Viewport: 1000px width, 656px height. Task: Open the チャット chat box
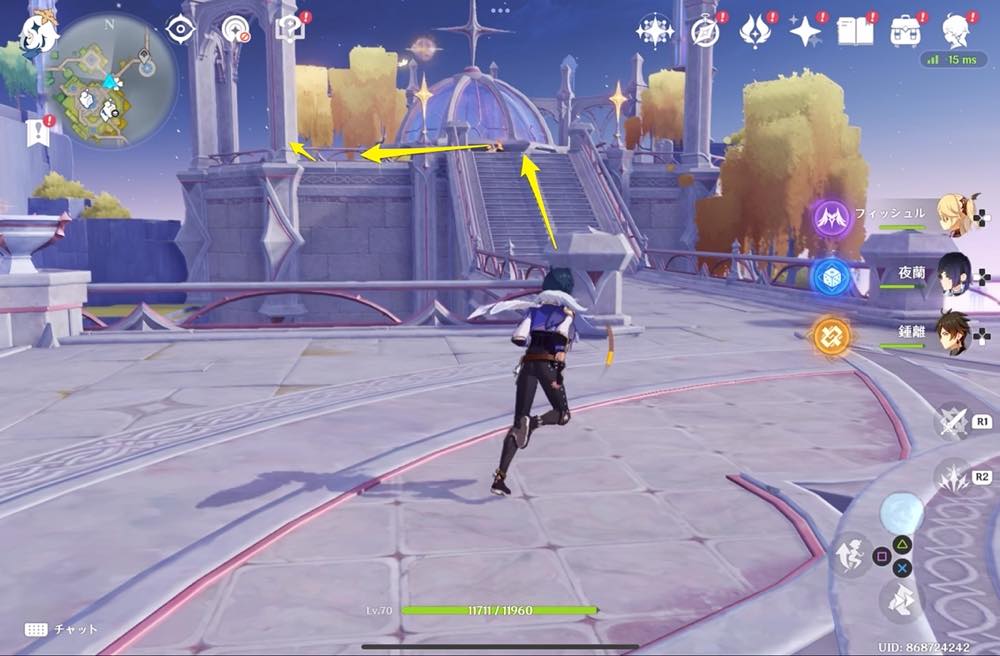click(60, 629)
